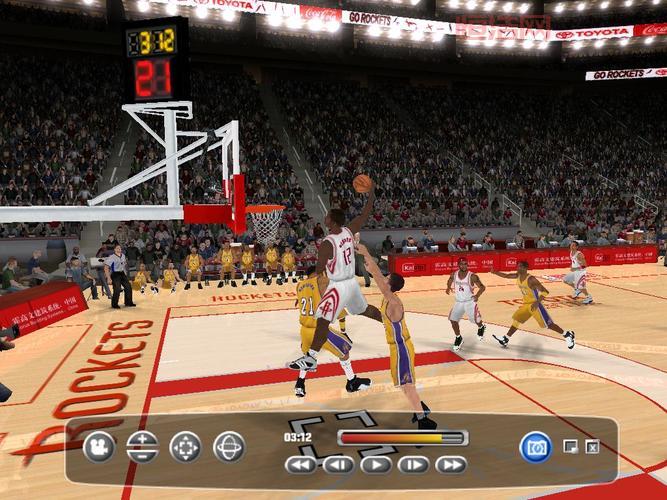Activate the camera pan arrows control

pos(185,446)
